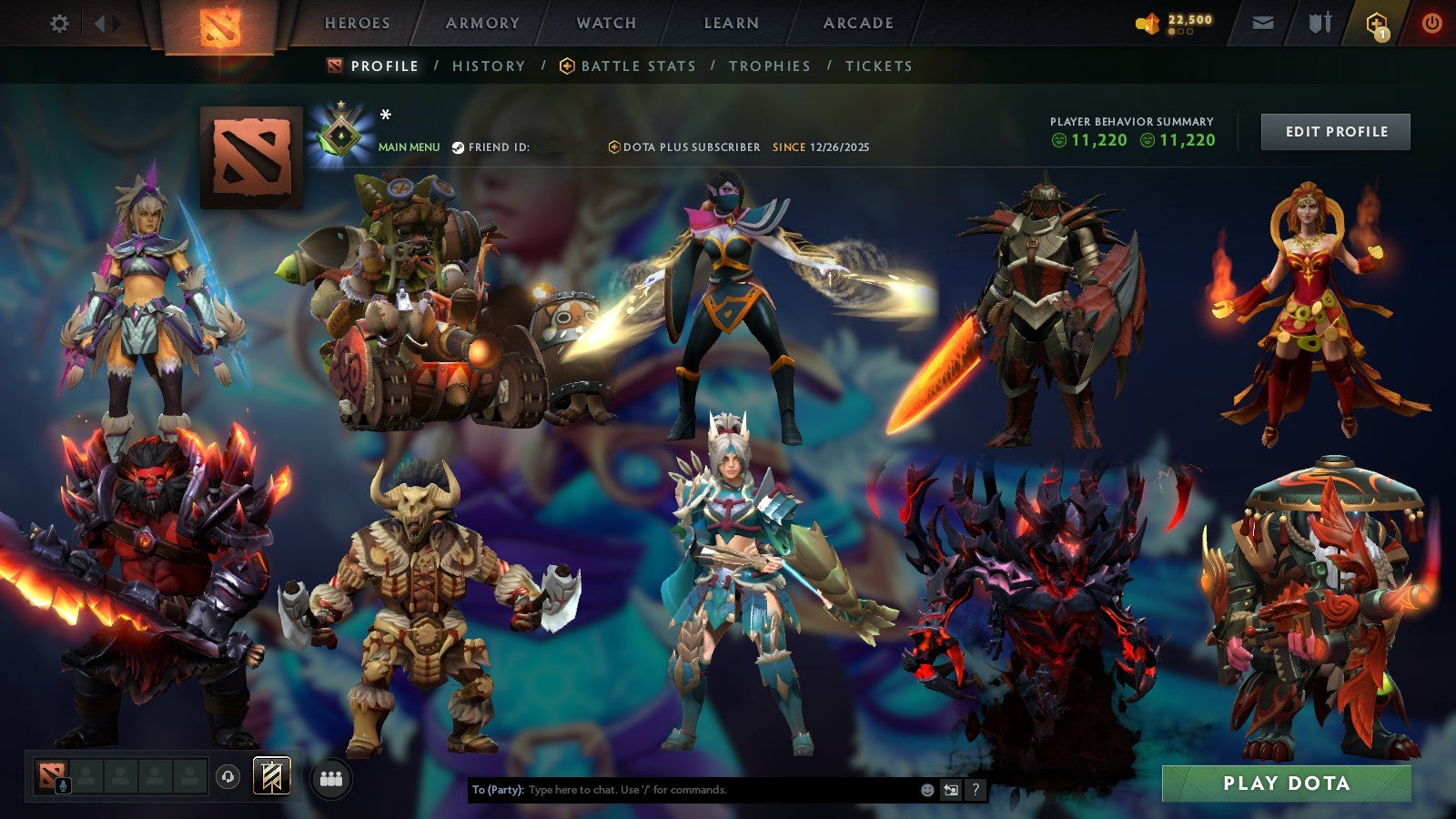Click the shield and sword armory icon
1456x819 pixels.
tap(1317, 22)
